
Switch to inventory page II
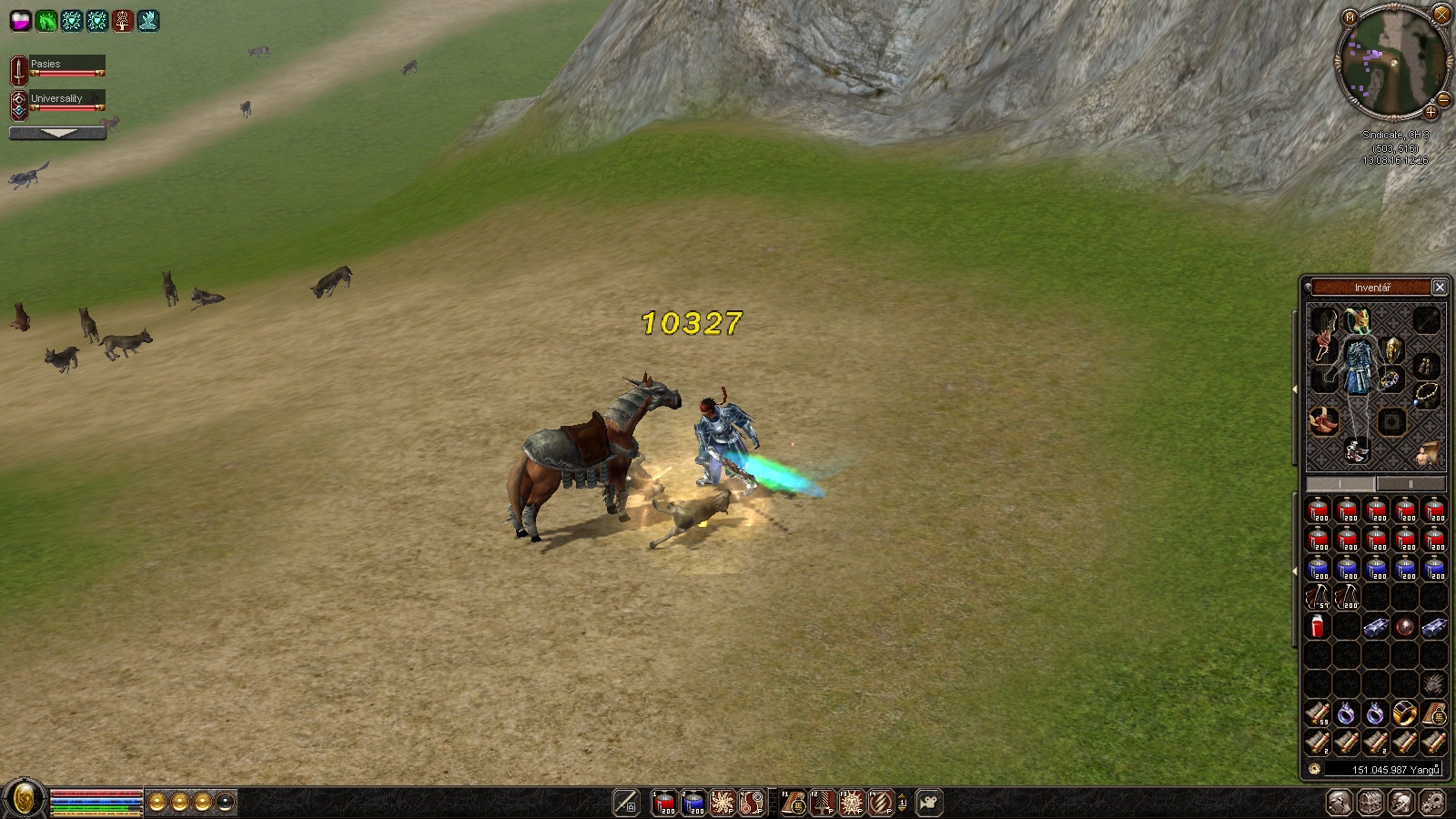1410,484
